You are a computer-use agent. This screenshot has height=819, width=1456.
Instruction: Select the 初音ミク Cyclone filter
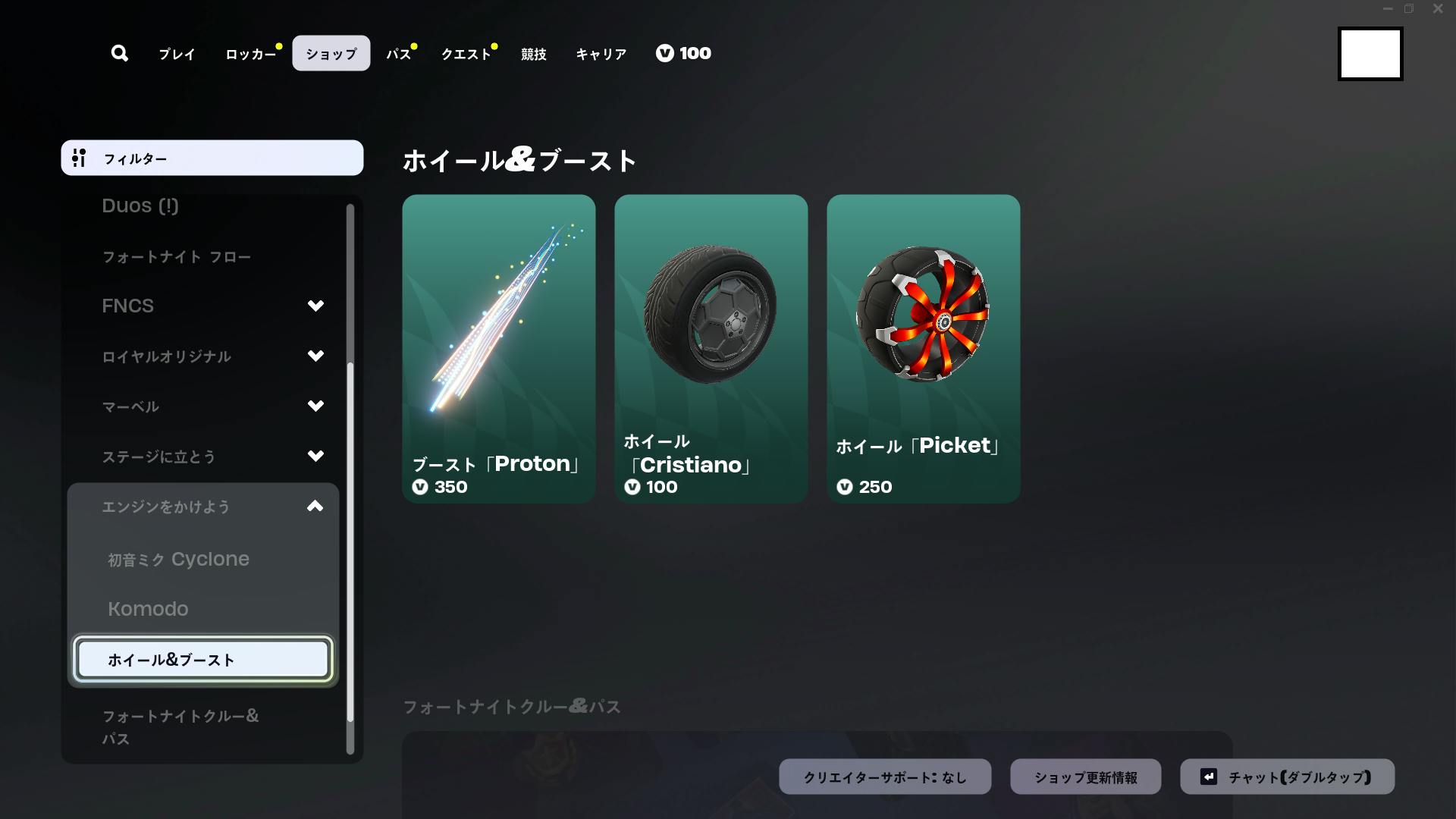(179, 559)
